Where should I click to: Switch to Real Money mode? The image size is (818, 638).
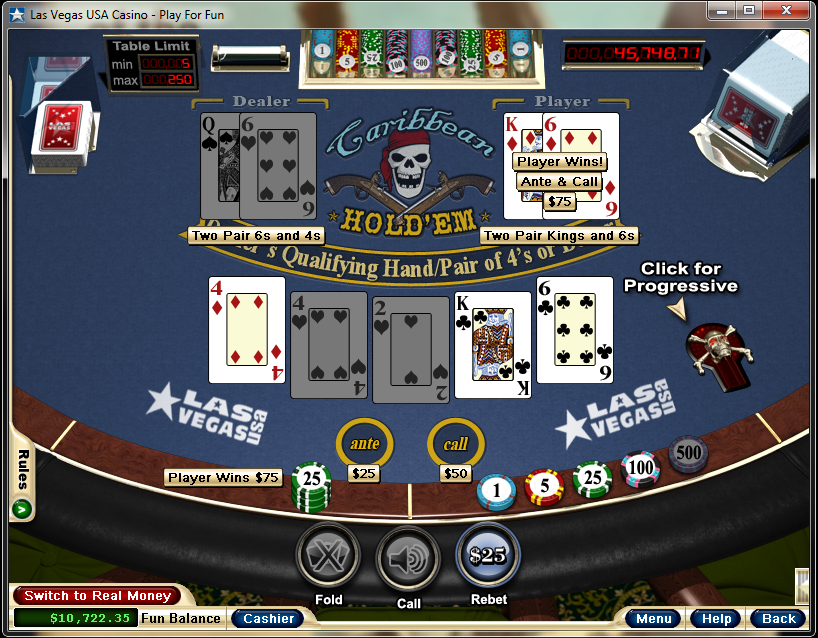(97, 596)
